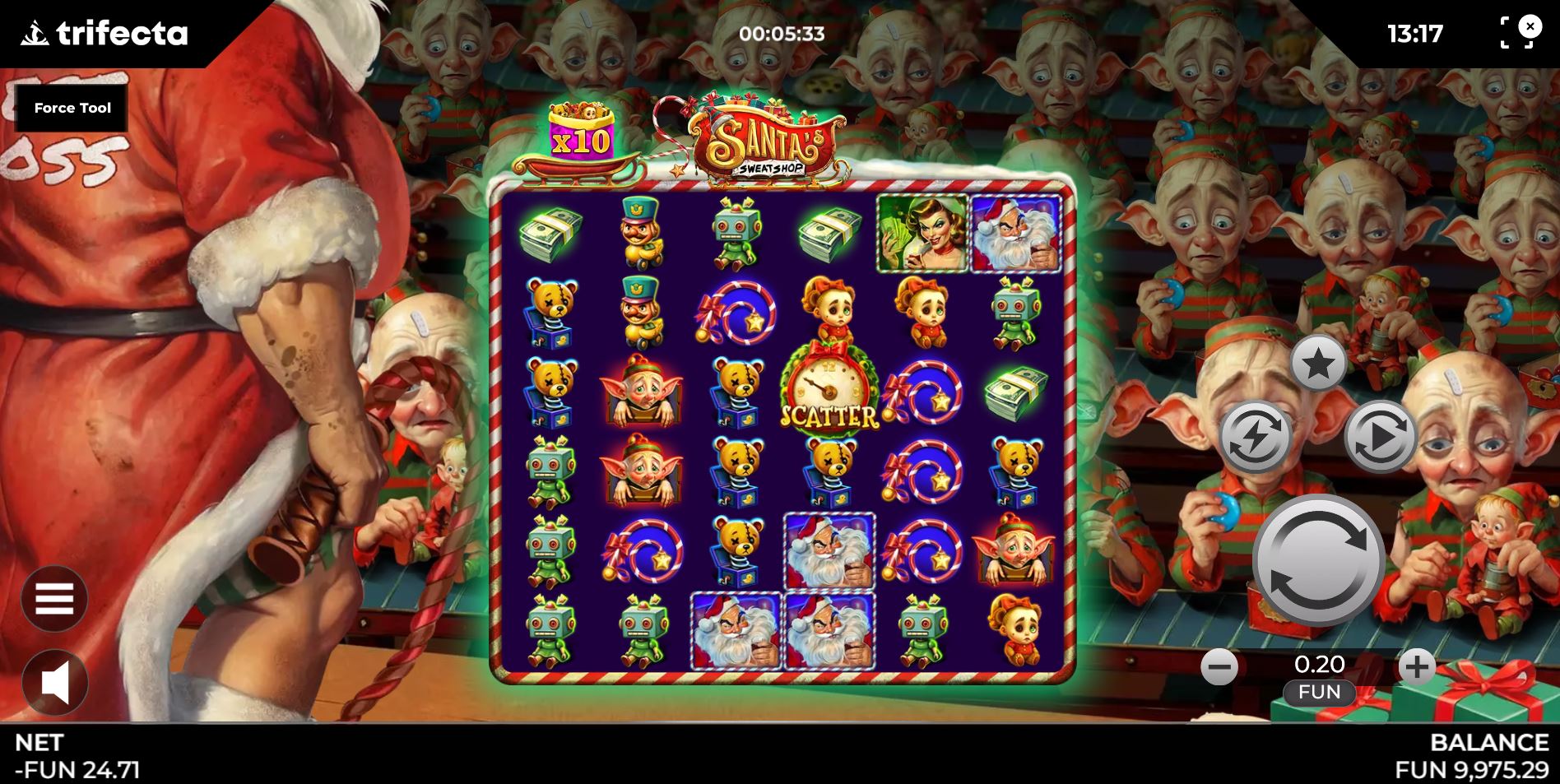Open the hamburger game menu
Image resolution: width=1560 pixels, height=784 pixels.
tap(54, 598)
